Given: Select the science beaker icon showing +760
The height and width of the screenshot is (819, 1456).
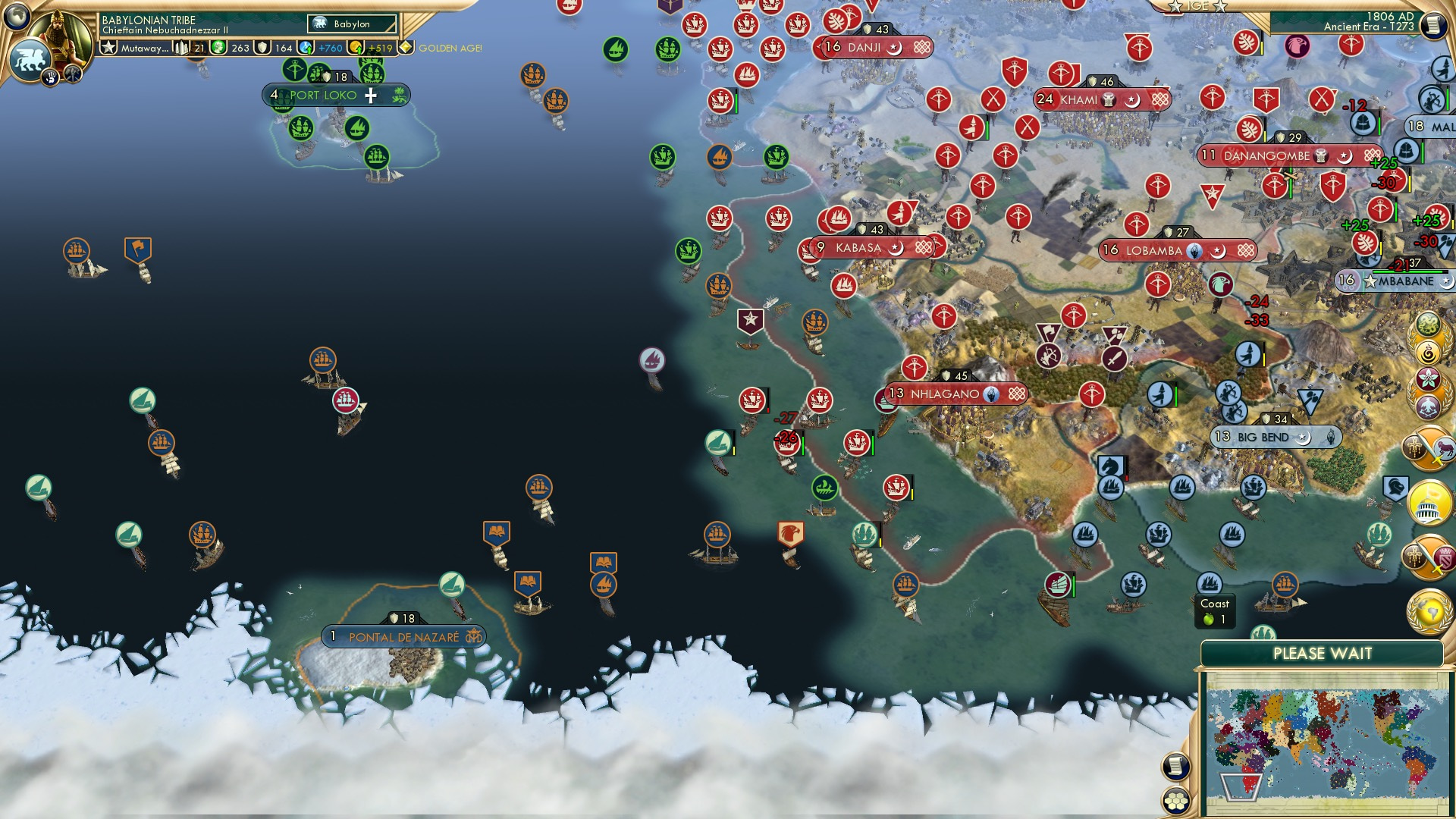Looking at the screenshot, I should click(x=306, y=47).
